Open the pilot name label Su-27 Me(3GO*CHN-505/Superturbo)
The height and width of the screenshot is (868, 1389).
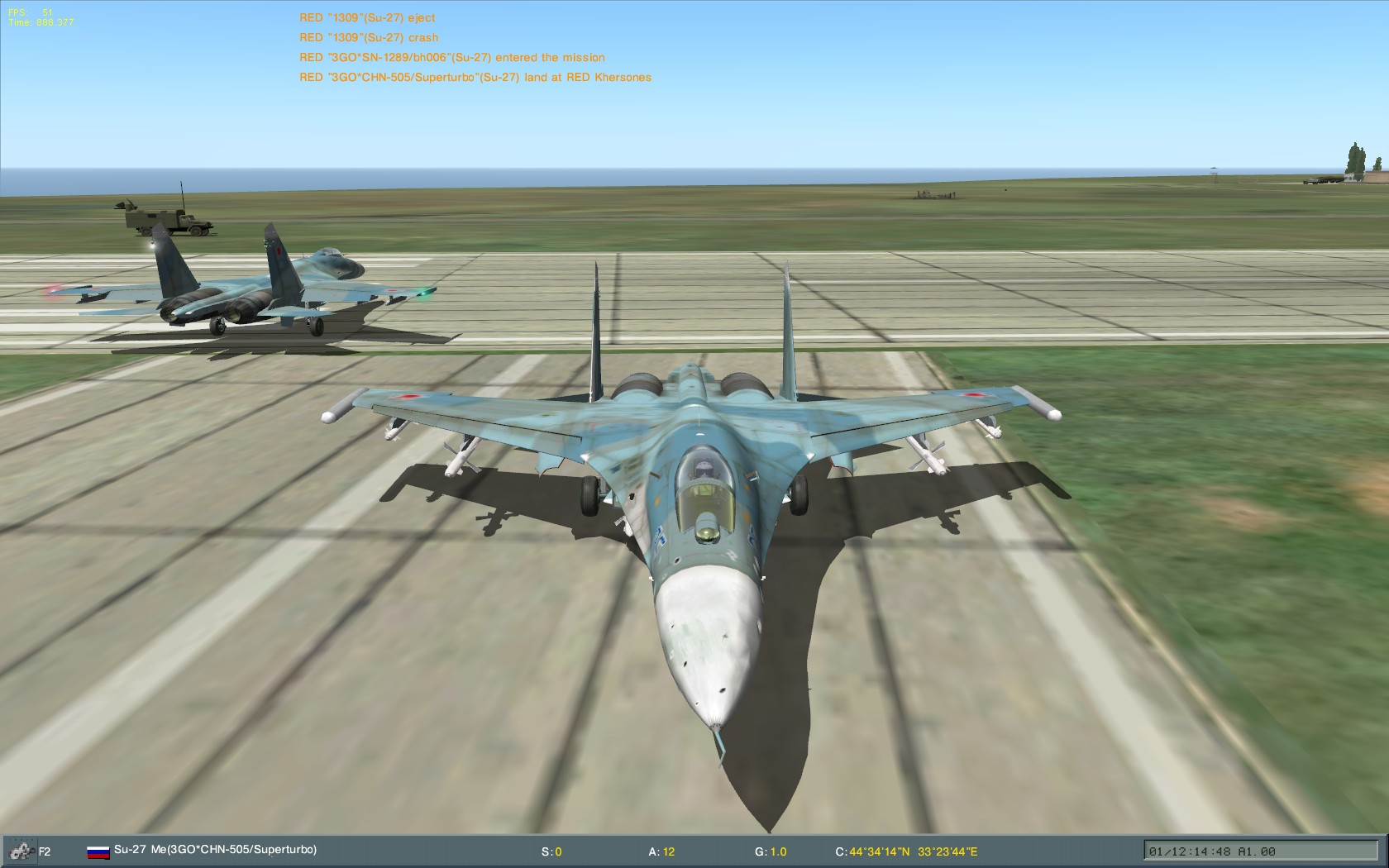219,848
